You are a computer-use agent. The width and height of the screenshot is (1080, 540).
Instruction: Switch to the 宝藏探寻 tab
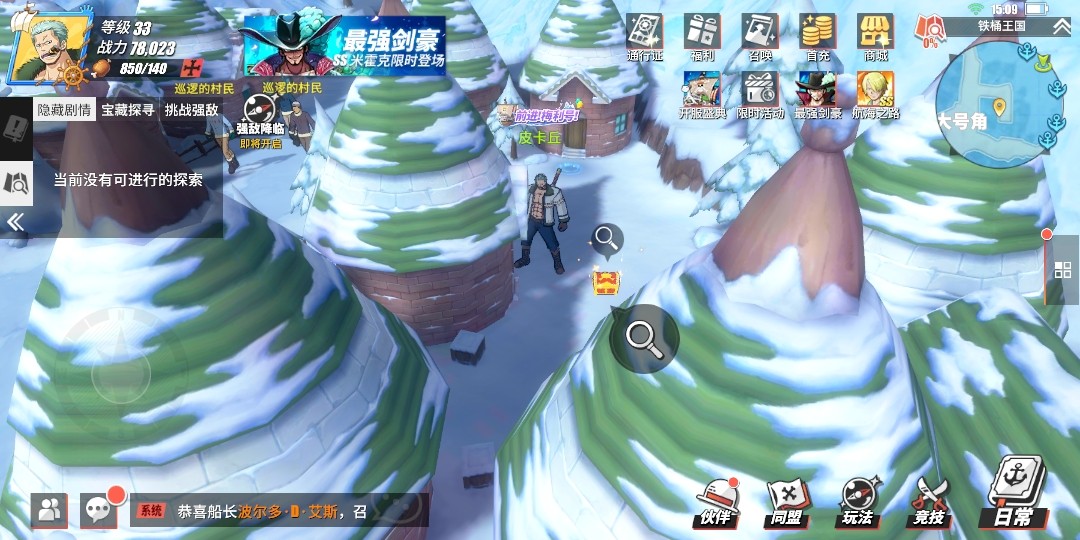128,110
